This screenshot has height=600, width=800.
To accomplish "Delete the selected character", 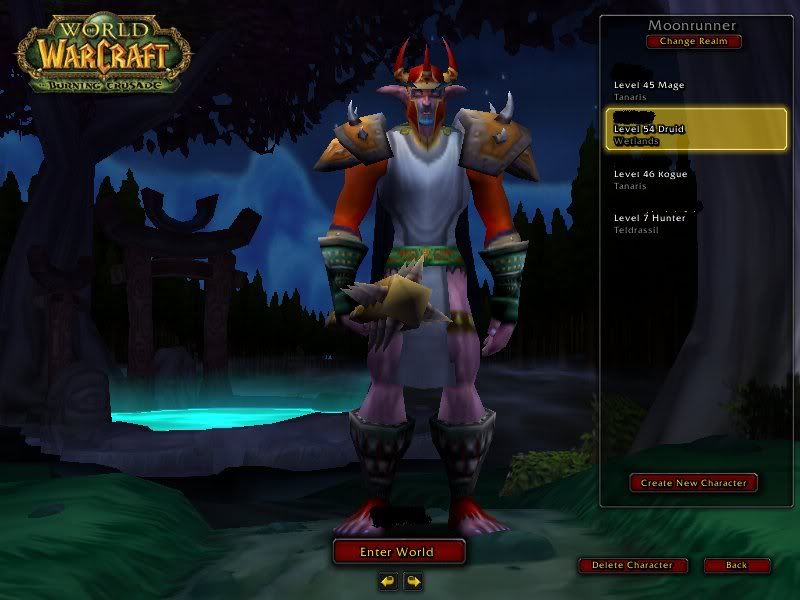I will (632, 565).
